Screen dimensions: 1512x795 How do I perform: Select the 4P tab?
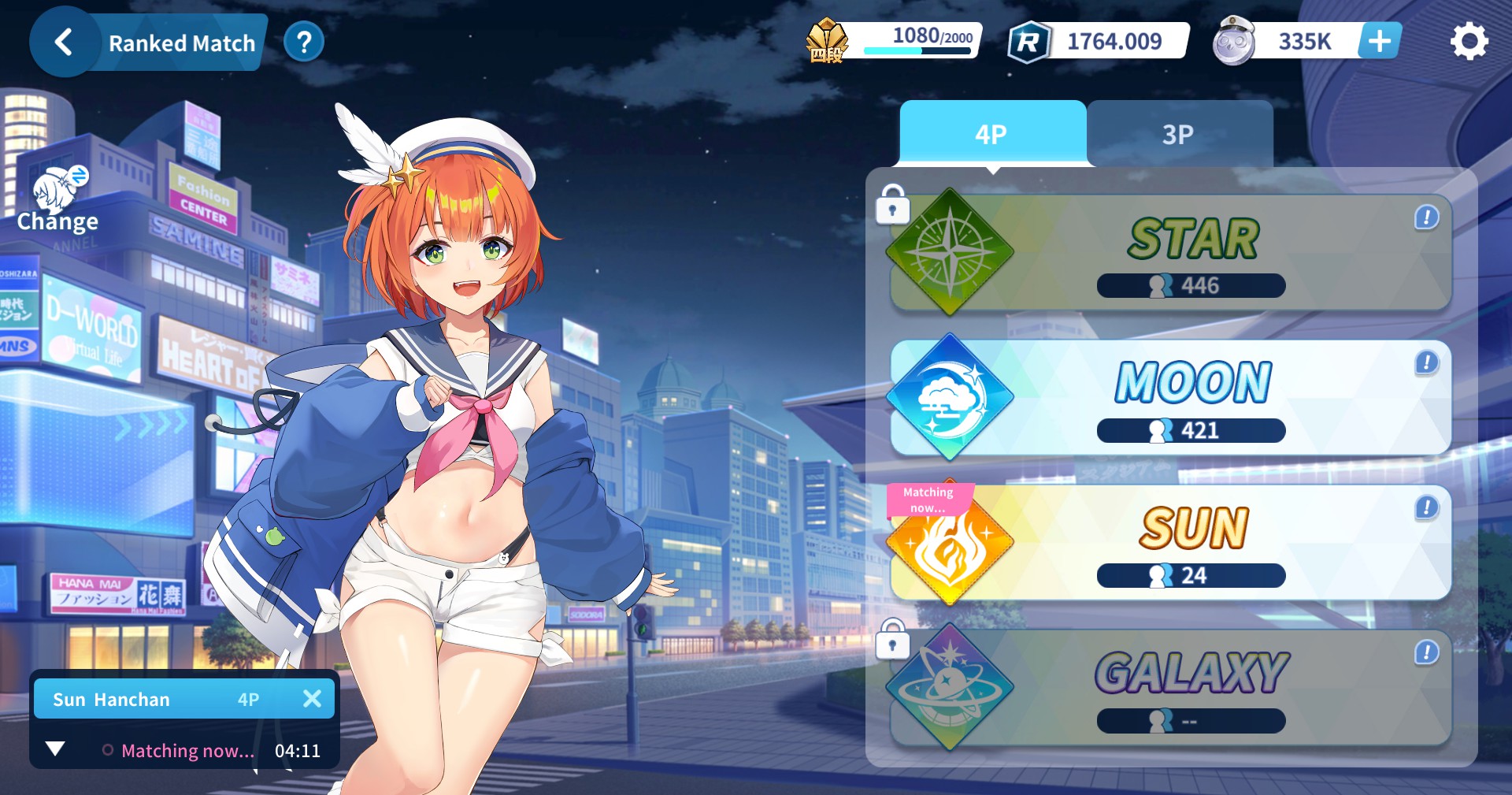[x=991, y=134]
